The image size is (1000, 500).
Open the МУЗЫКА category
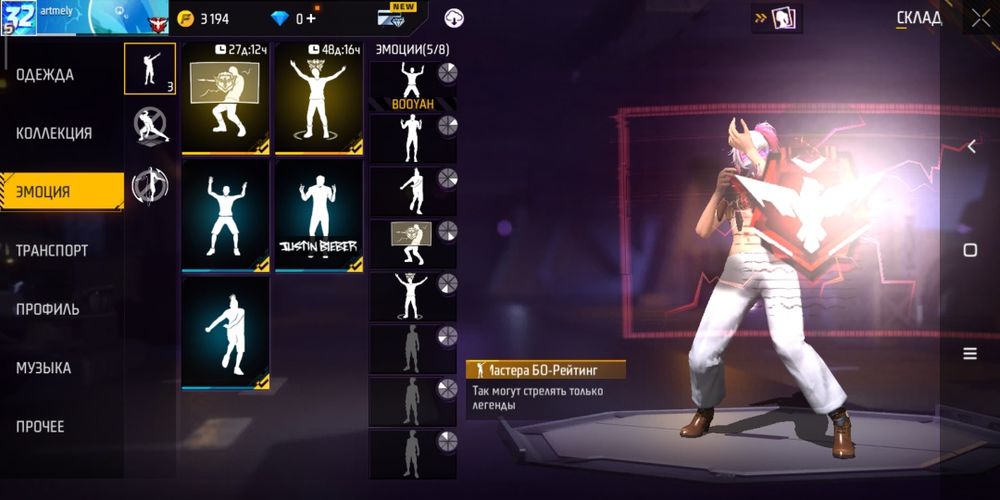coord(44,368)
